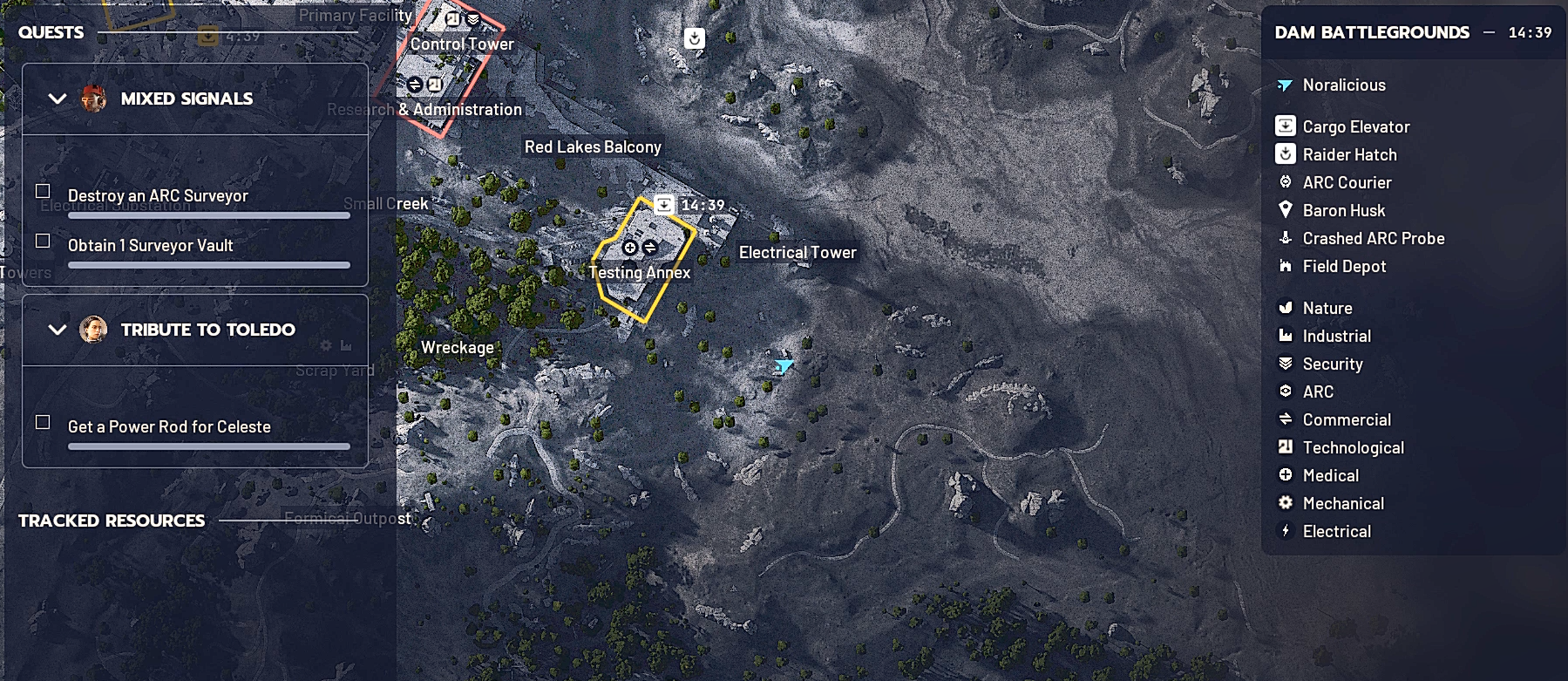Toggle the Security loot category
The width and height of the screenshot is (1568, 681).
click(1332, 364)
